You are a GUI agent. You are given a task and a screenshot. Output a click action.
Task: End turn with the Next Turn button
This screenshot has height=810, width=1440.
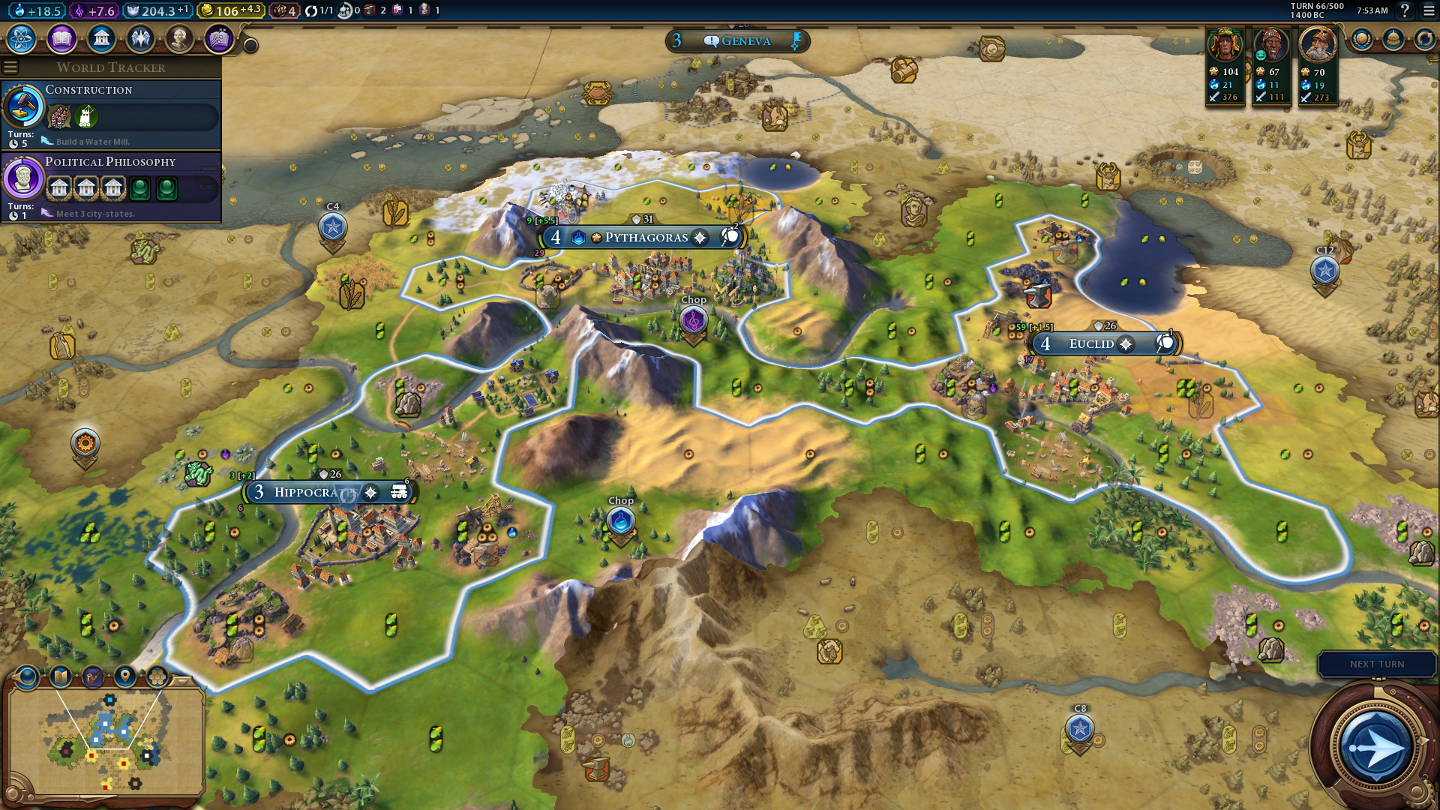coord(1376,745)
